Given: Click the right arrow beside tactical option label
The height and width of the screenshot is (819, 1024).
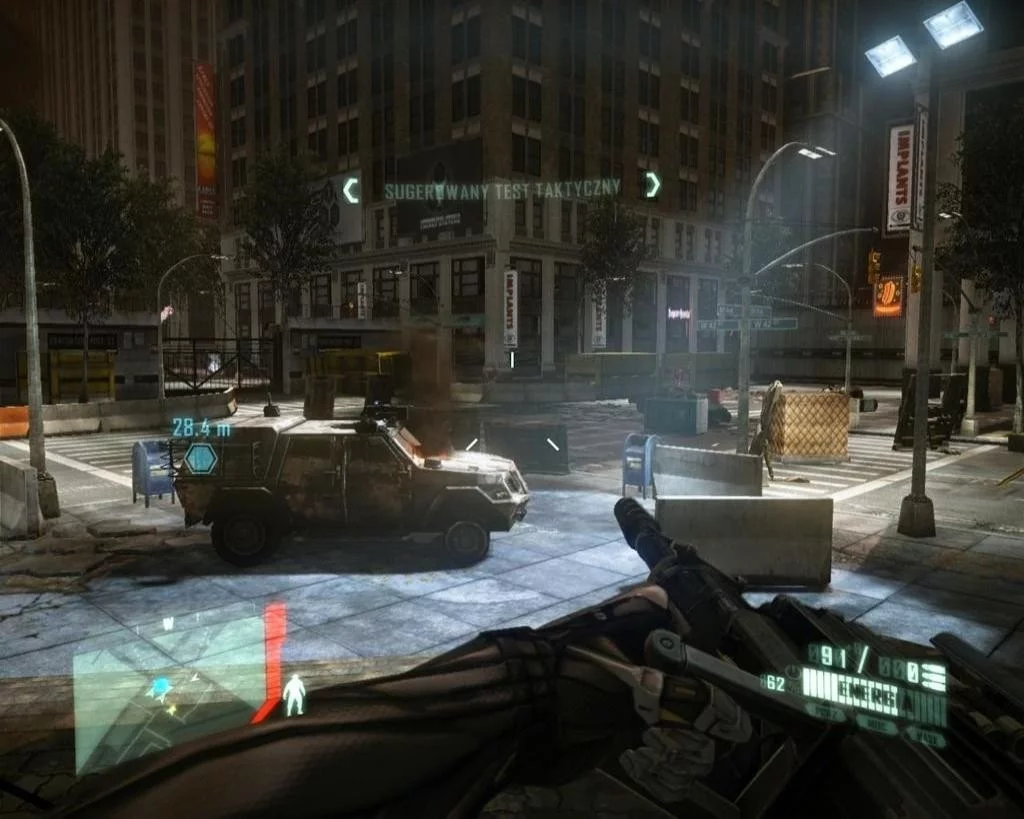Looking at the screenshot, I should point(651,184).
